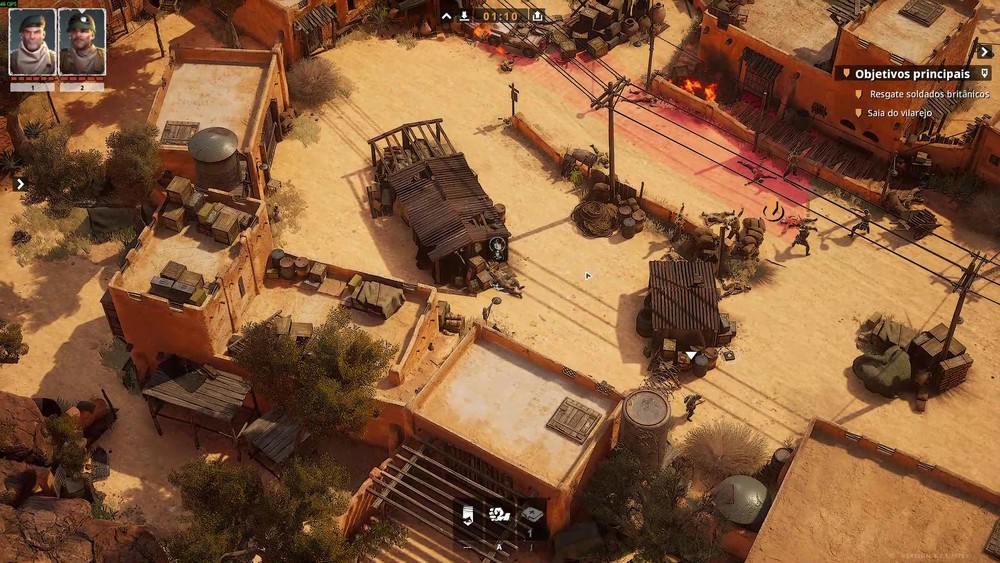Image resolution: width=1000 pixels, height=563 pixels.
Task: Activate the knife ability icon
Action: [468, 516]
